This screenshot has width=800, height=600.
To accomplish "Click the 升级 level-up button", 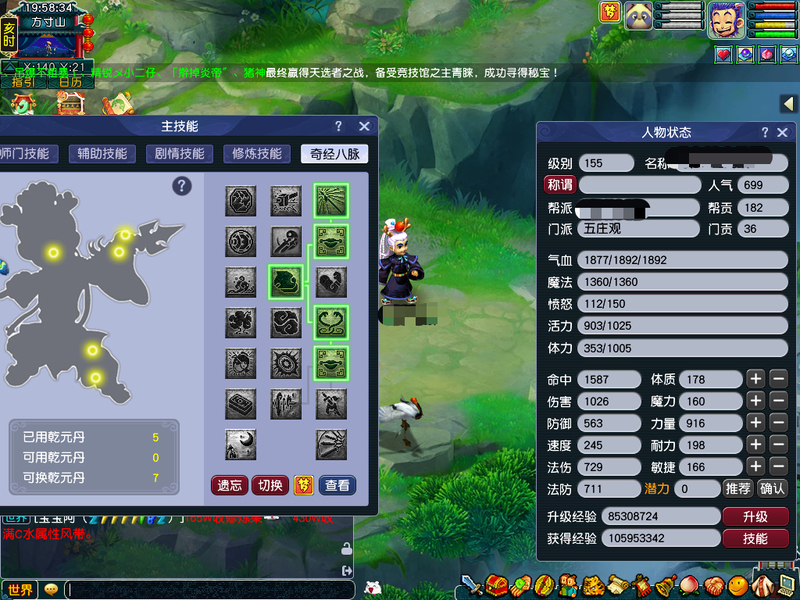I will click(755, 517).
